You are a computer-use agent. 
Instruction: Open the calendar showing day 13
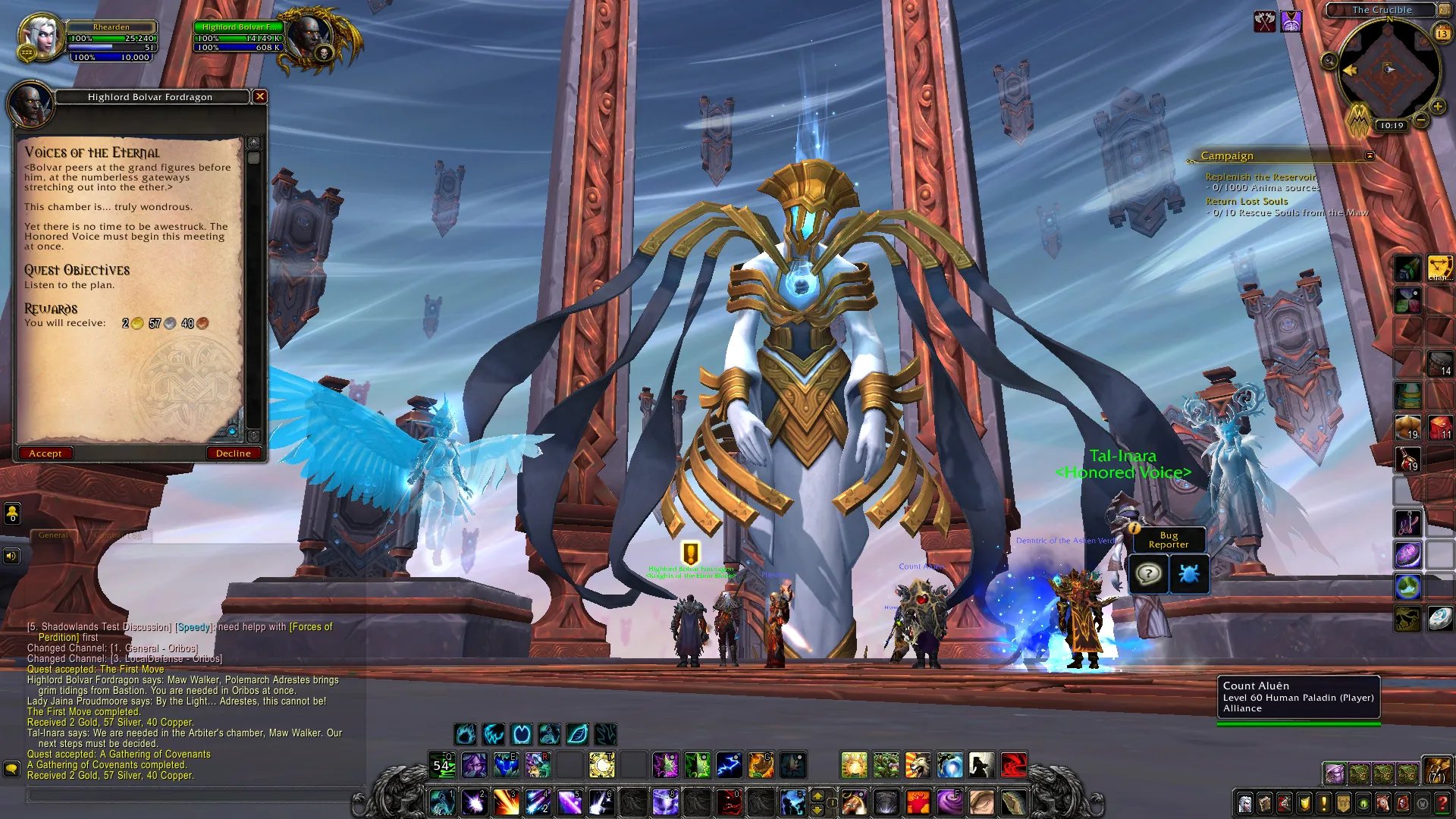1442,33
